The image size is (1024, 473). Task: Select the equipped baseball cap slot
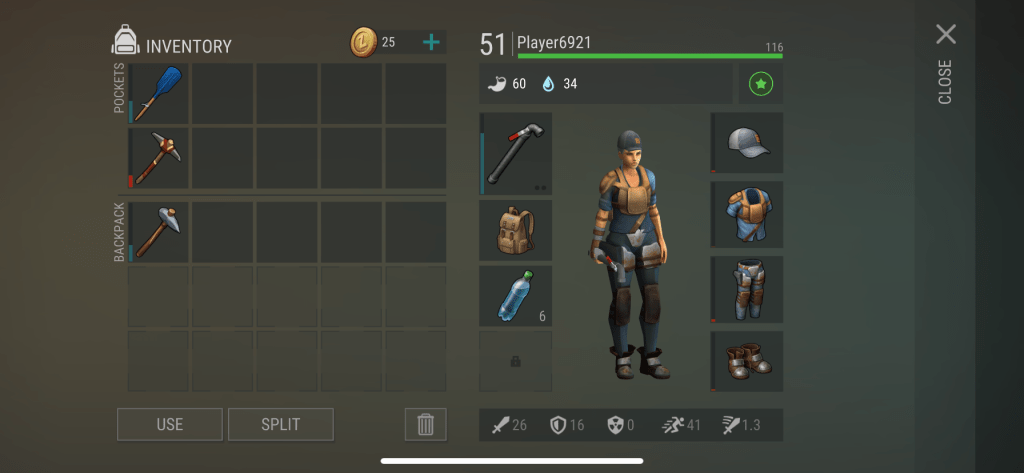(x=747, y=143)
